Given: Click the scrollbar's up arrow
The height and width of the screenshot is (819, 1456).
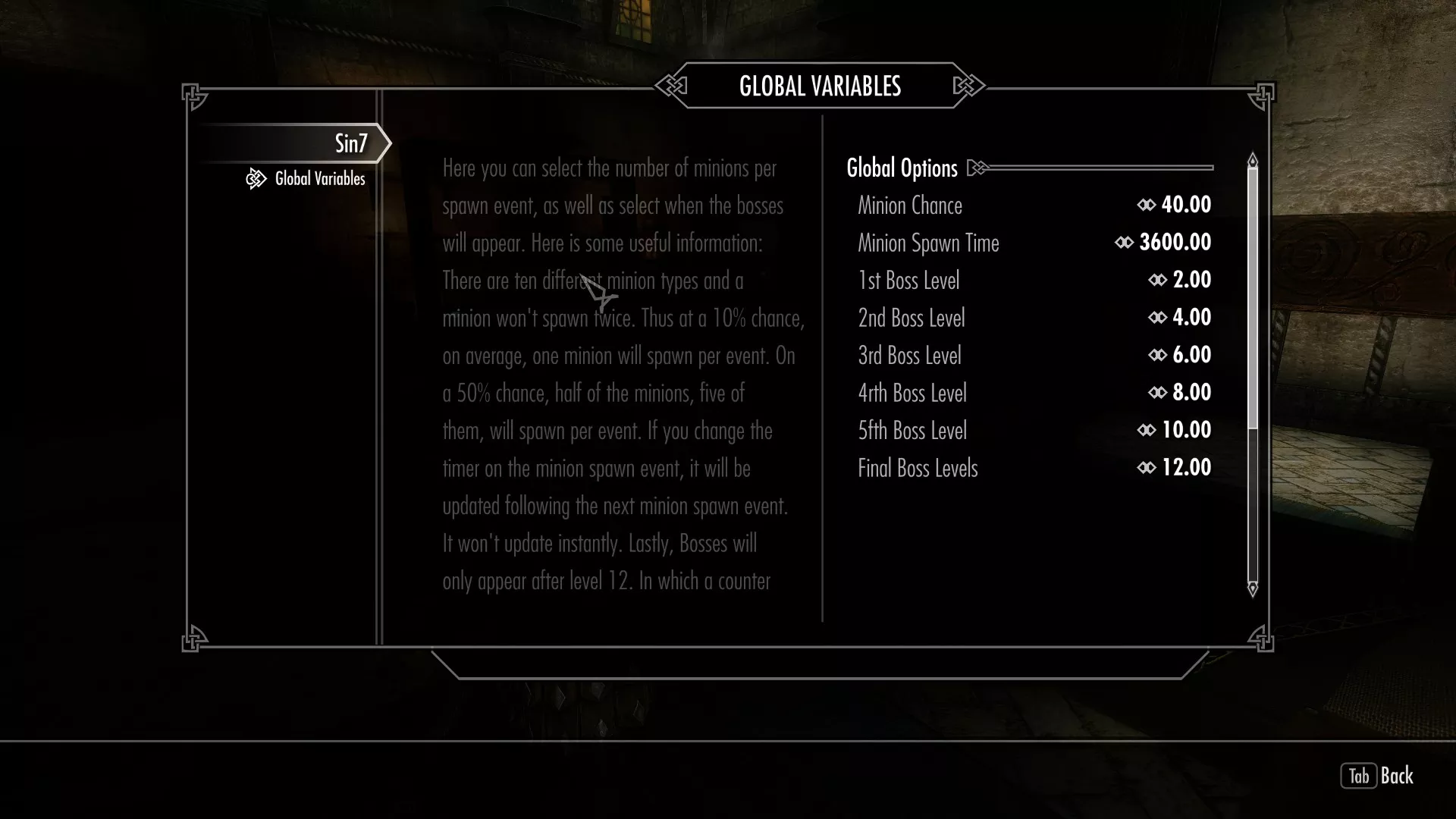Looking at the screenshot, I should pos(1253,160).
